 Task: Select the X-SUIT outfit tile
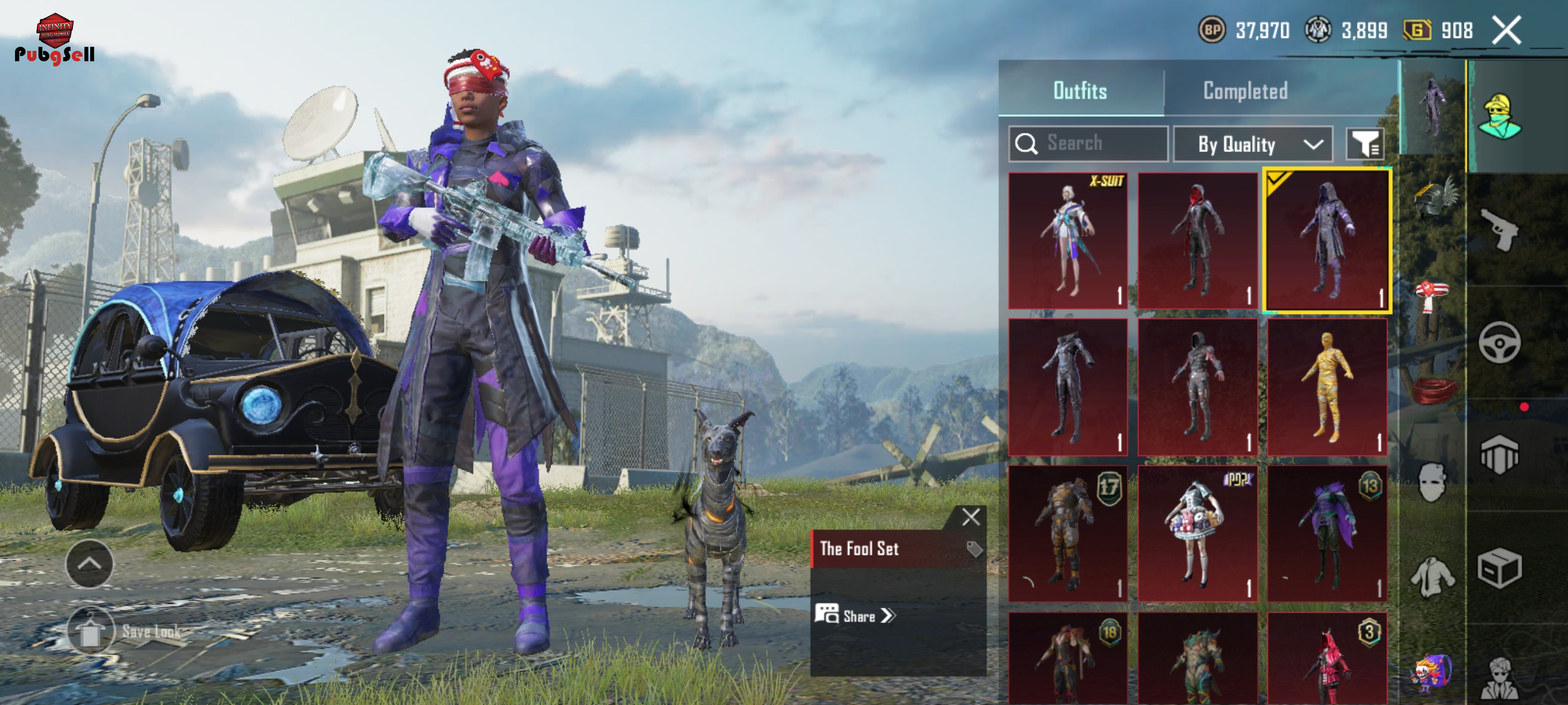1067,240
